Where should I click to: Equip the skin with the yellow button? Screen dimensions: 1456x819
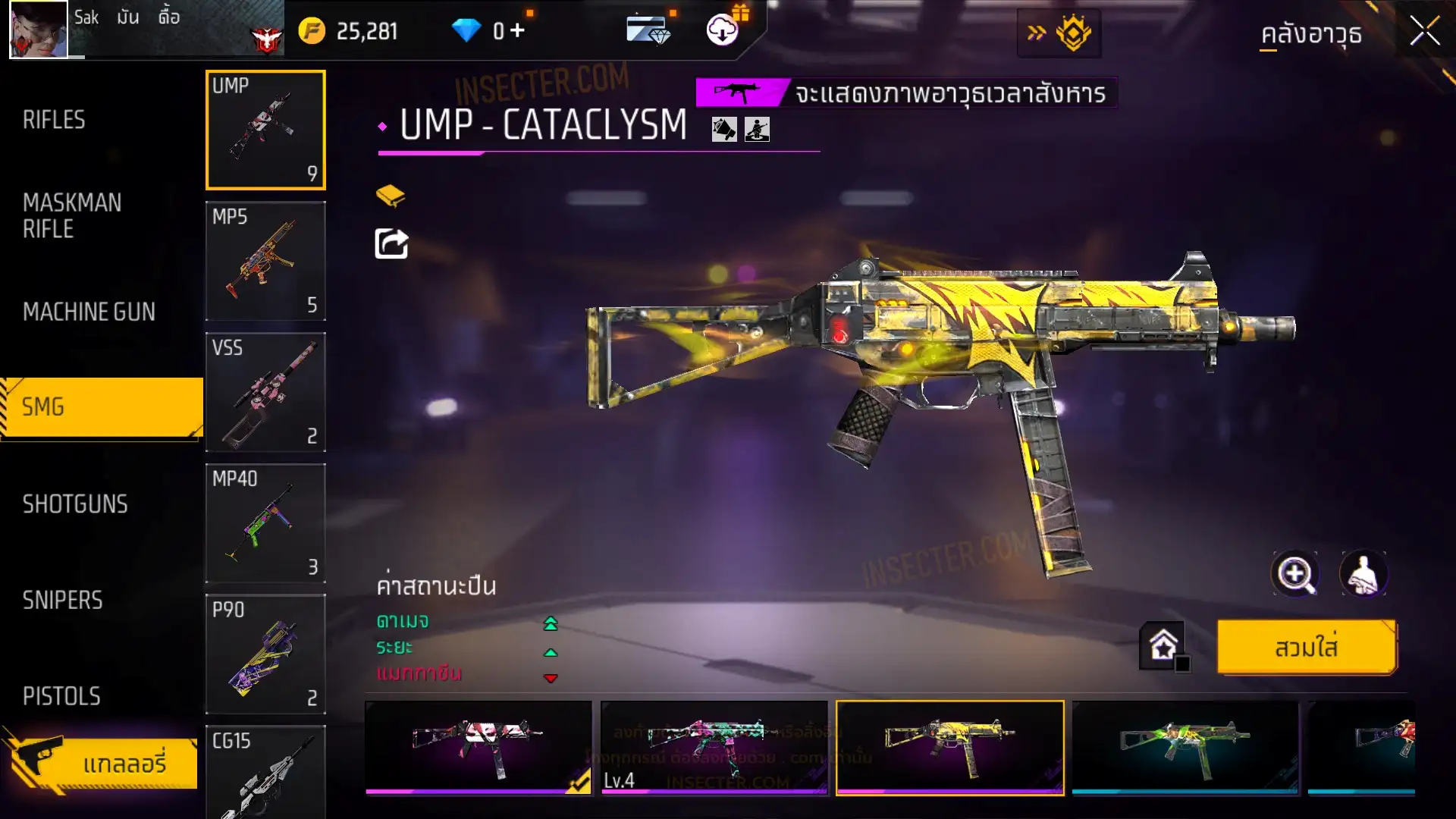[1306, 648]
